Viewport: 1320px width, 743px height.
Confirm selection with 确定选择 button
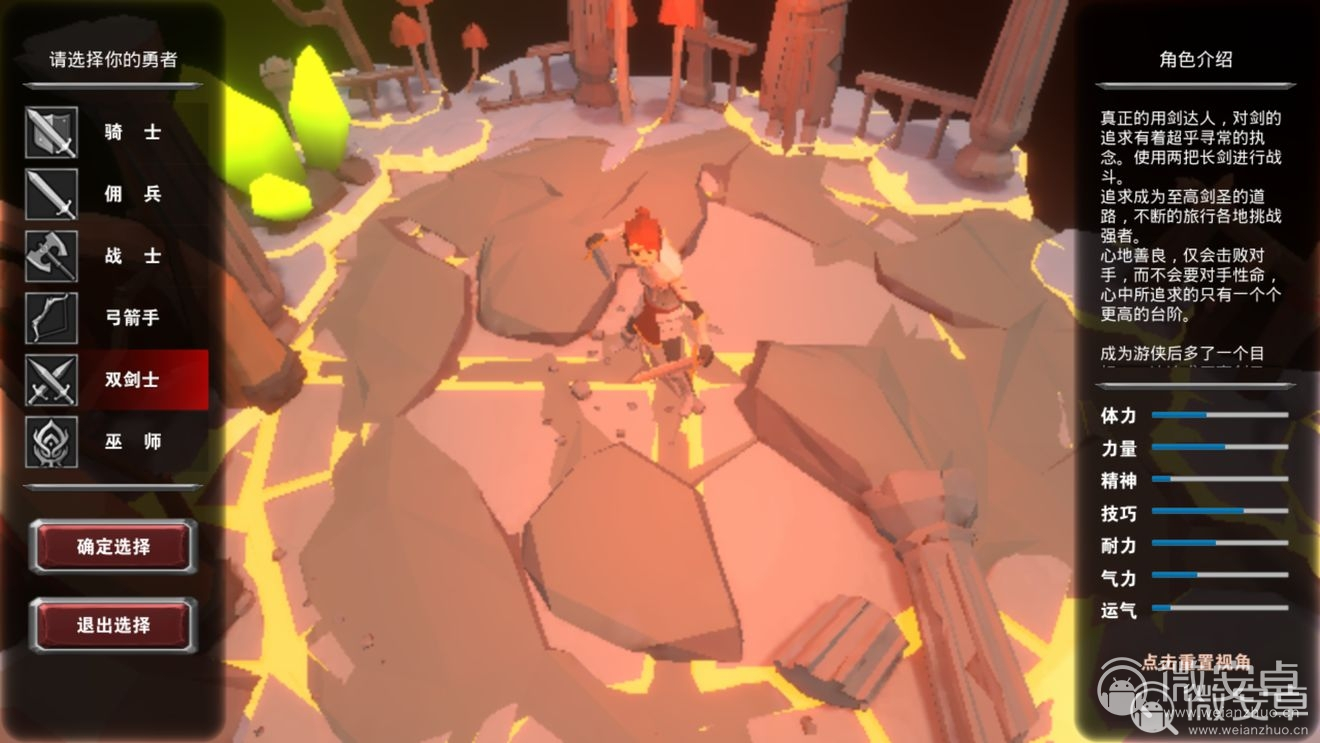(x=113, y=547)
